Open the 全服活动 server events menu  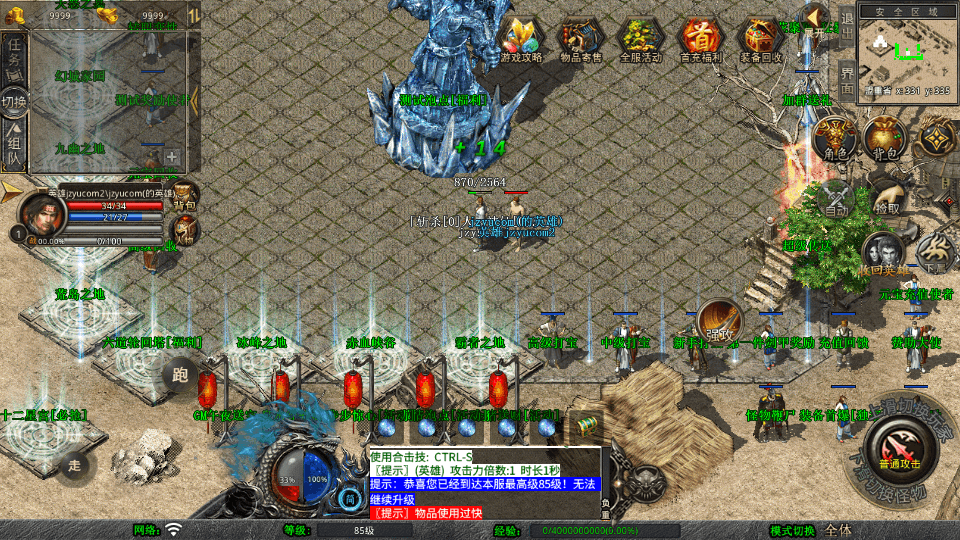pos(641,38)
